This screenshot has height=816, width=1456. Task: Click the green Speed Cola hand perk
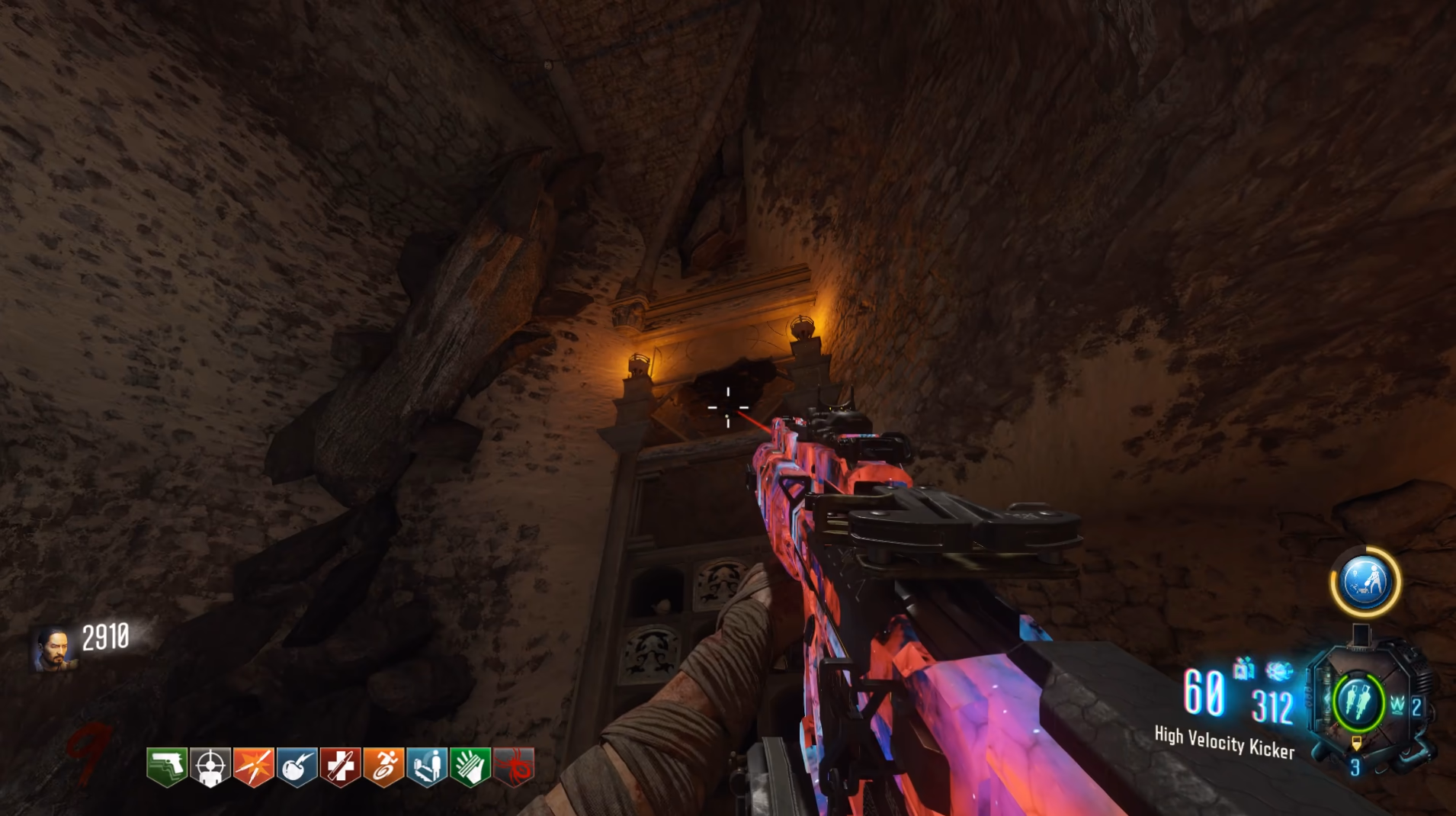tap(470, 766)
